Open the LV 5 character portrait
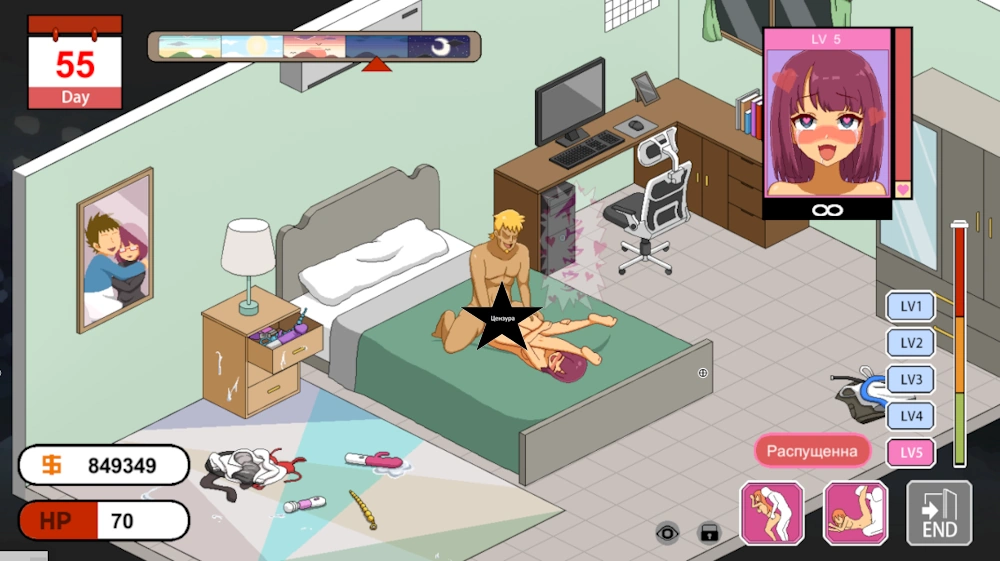This screenshot has height=561, width=1000. tap(827, 121)
